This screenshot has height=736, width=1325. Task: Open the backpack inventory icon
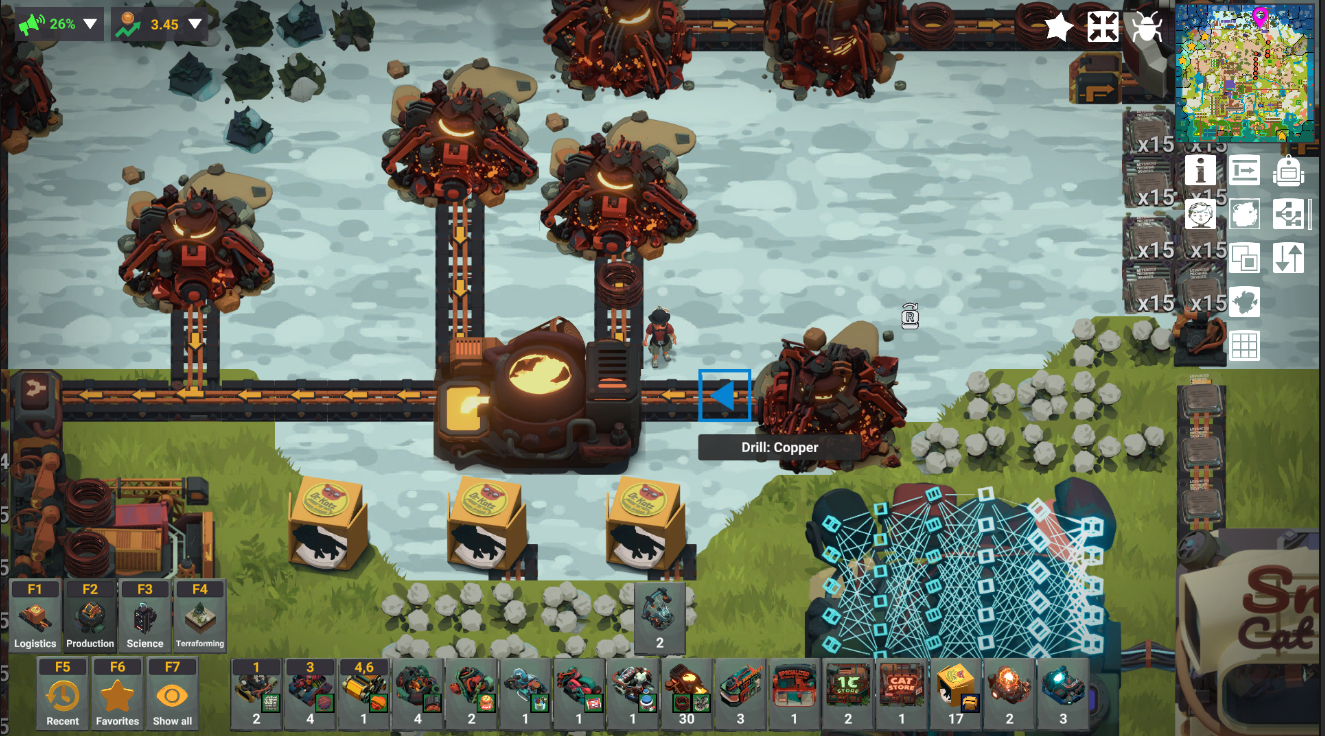tap(1288, 171)
